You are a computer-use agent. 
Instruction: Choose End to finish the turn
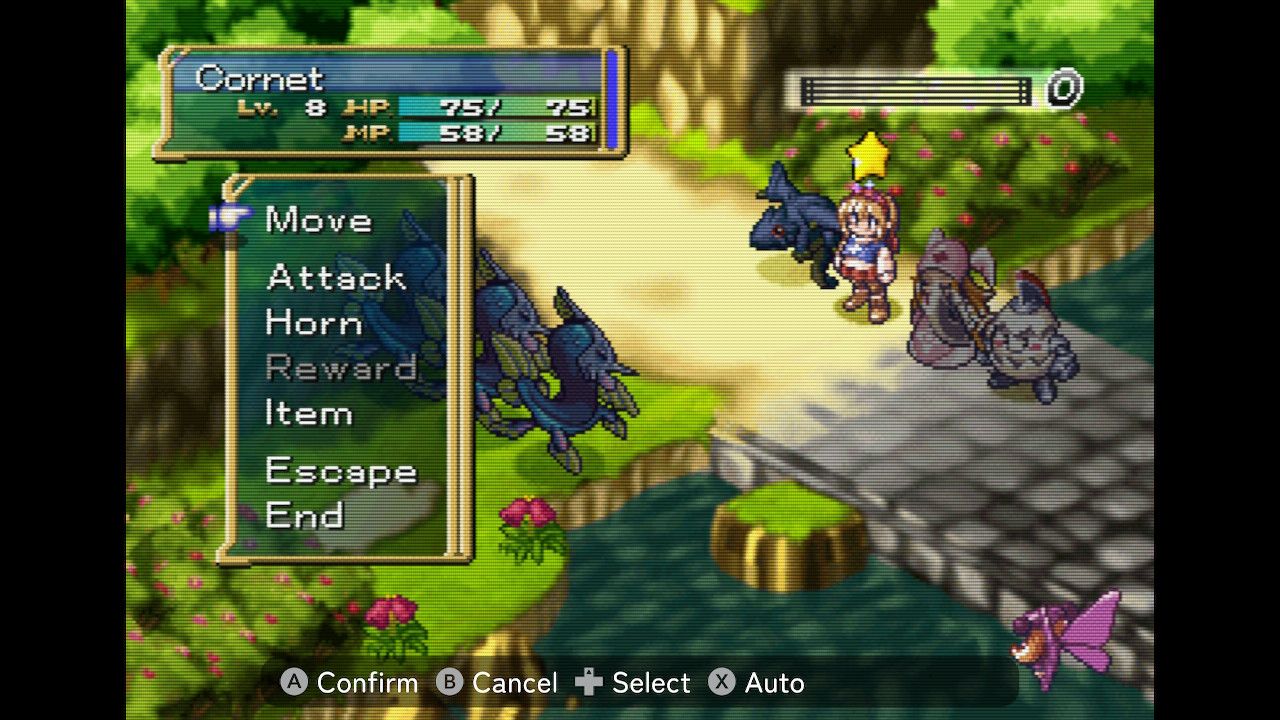coord(308,516)
